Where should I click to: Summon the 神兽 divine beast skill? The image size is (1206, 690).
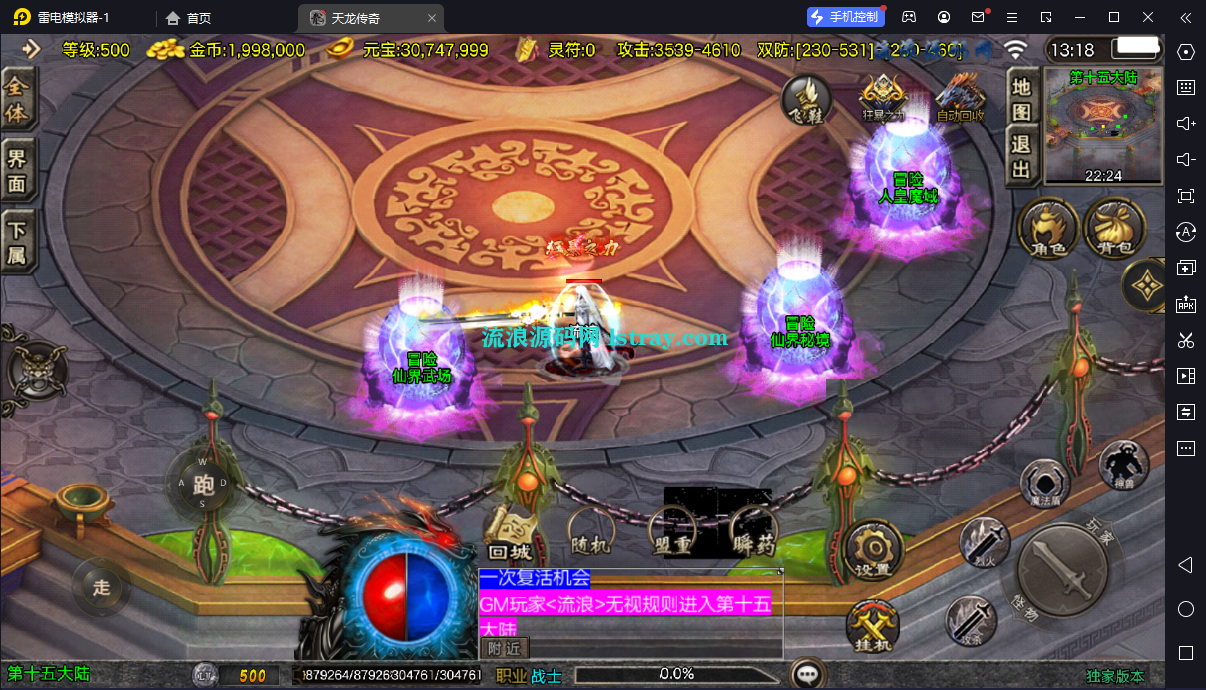click(x=1124, y=465)
